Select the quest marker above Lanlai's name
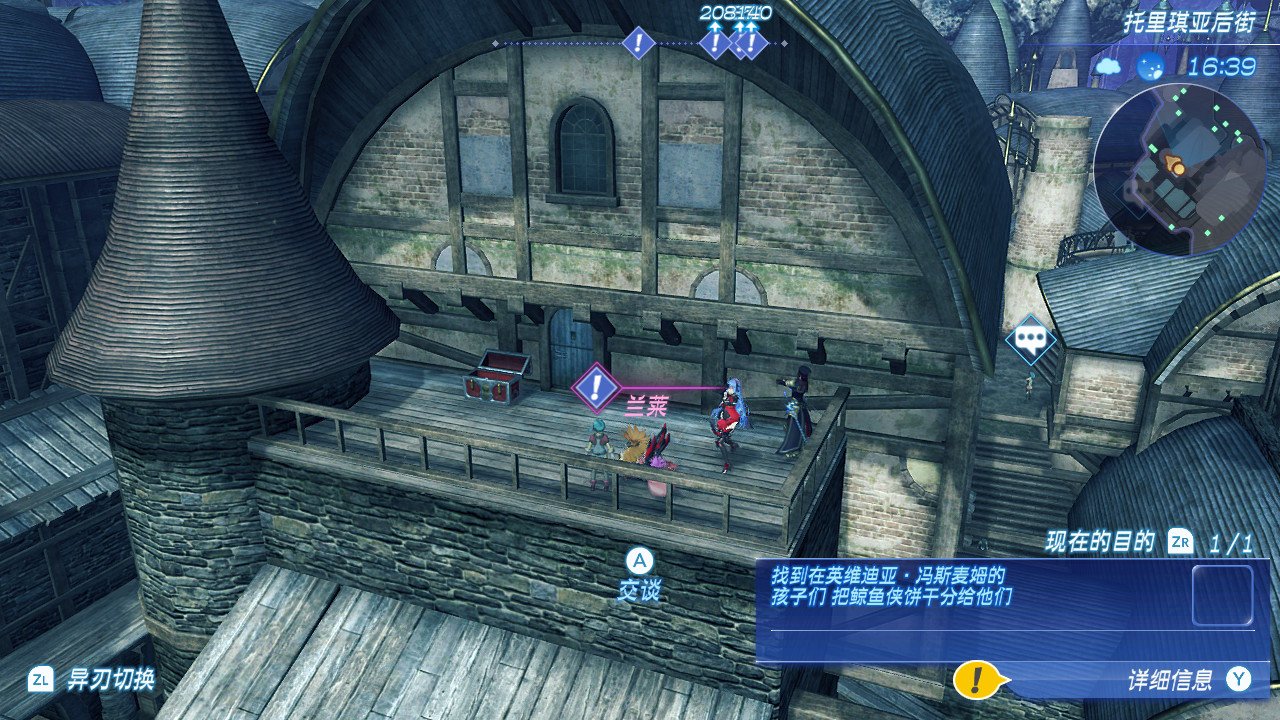This screenshot has height=720, width=1280. (x=597, y=387)
